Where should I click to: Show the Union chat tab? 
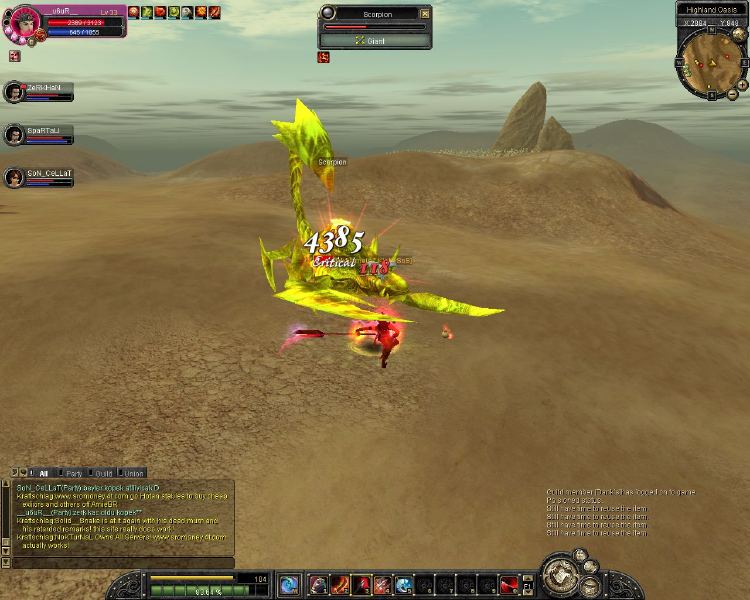(133, 472)
